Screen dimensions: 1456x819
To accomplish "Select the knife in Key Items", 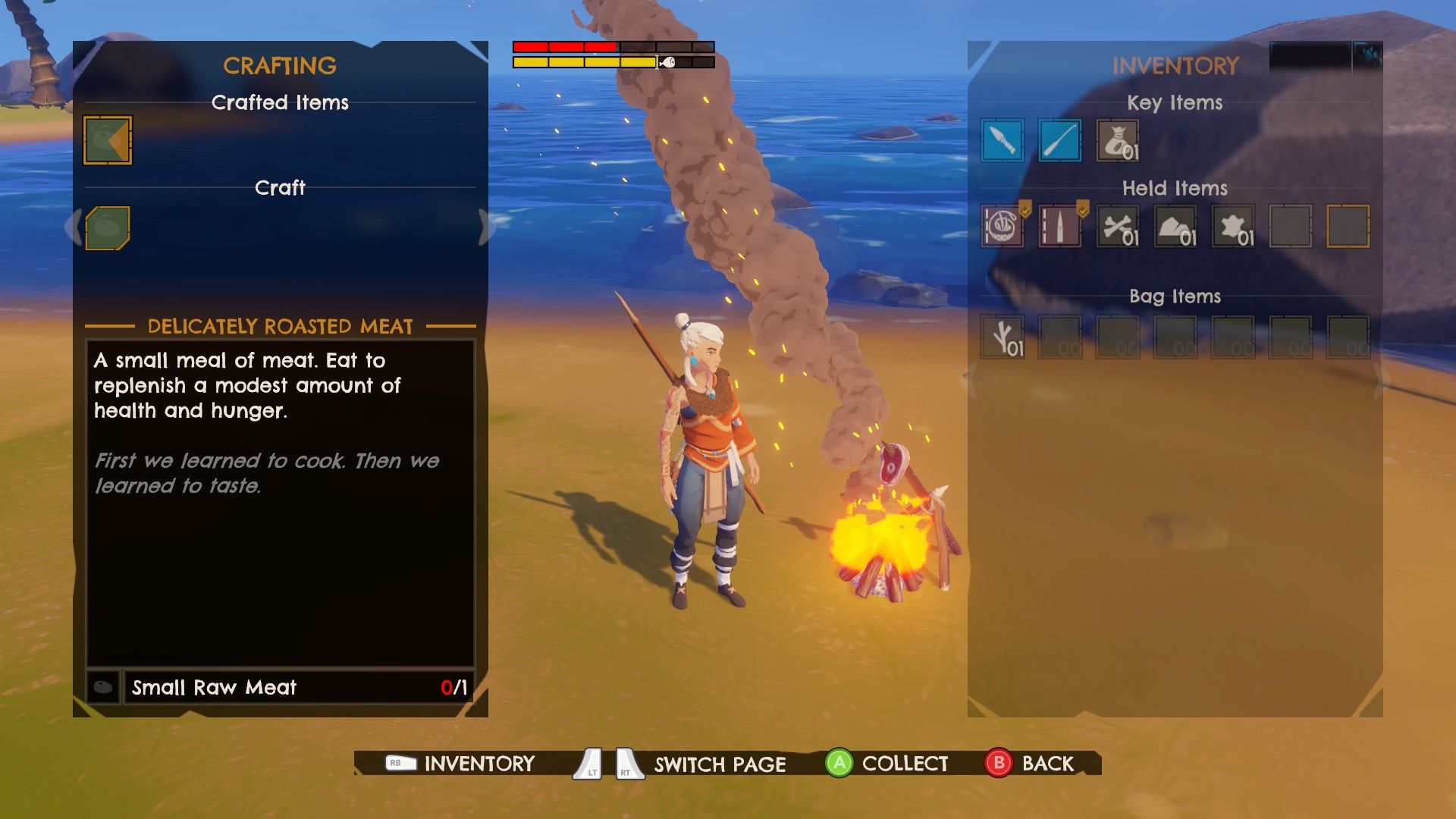I will point(1003,140).
